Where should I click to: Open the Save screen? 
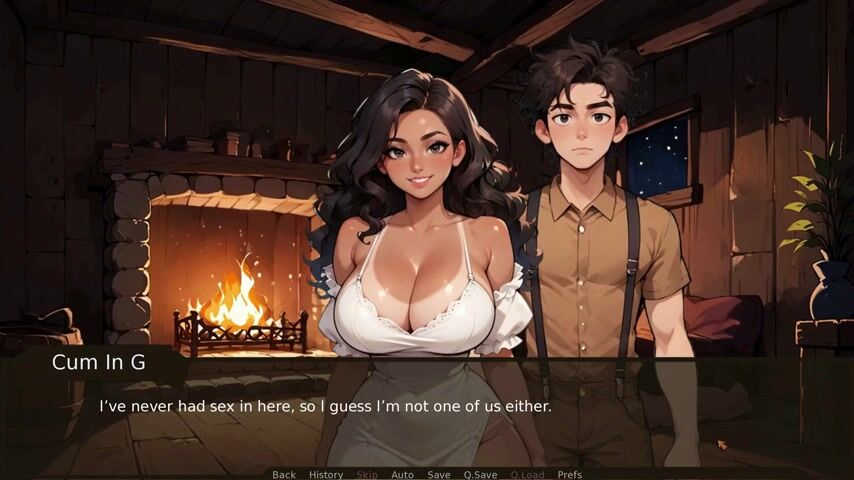pyautogui.click(x=439, y=474)
